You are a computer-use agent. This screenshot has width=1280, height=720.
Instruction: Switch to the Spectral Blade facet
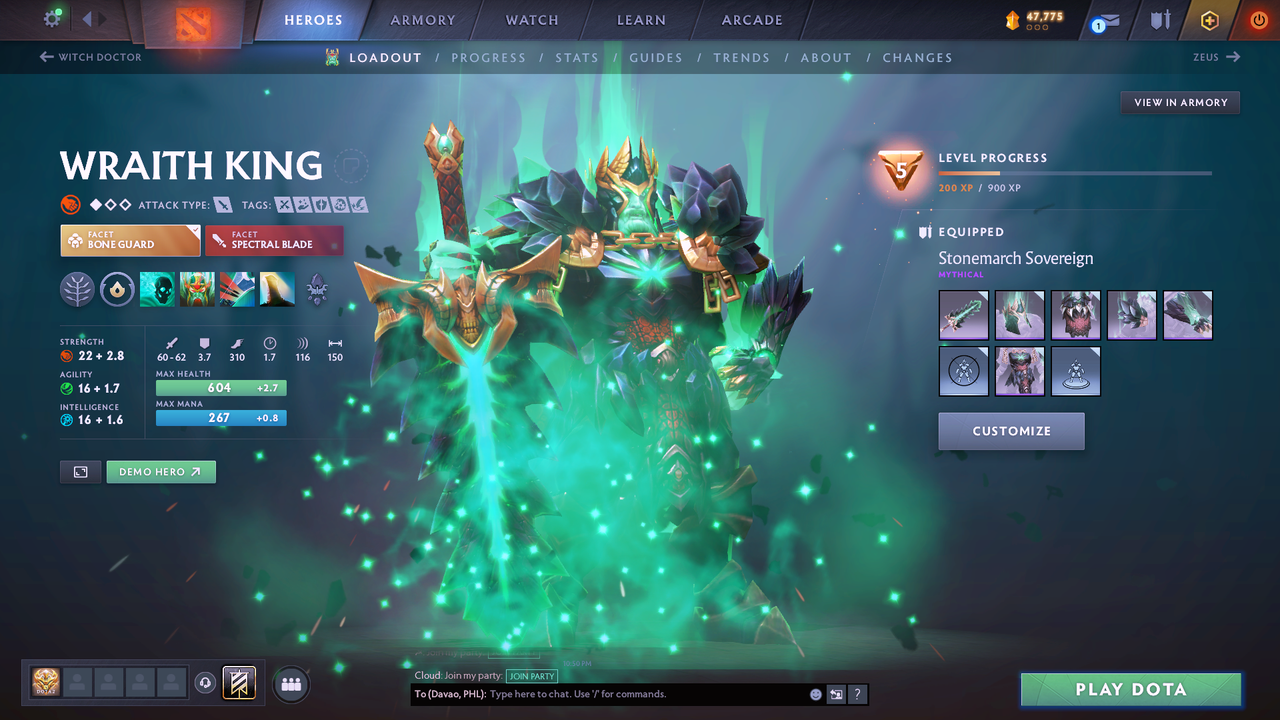(274, 240)
